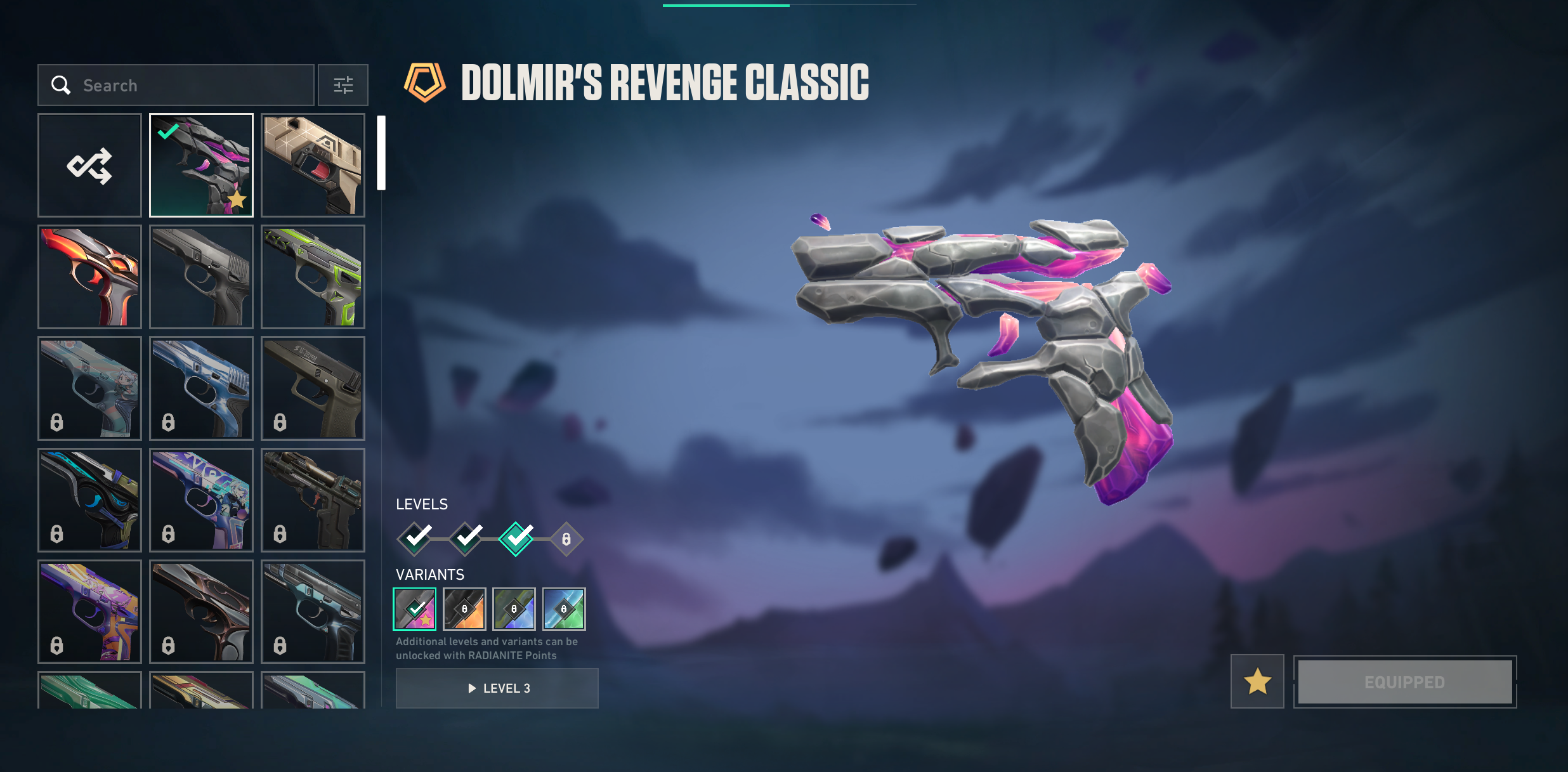Choose the level 3 checkmark diamond
The height and width of the screenshot is (772, 1568).
point(516,539)
